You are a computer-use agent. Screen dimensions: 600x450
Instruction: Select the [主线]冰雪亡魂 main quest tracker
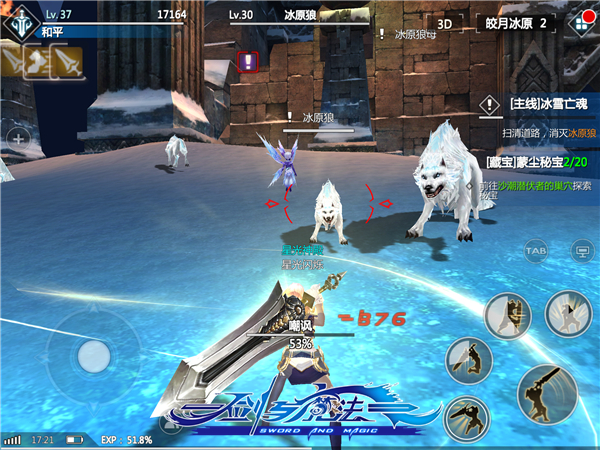(x=545, y=103)
